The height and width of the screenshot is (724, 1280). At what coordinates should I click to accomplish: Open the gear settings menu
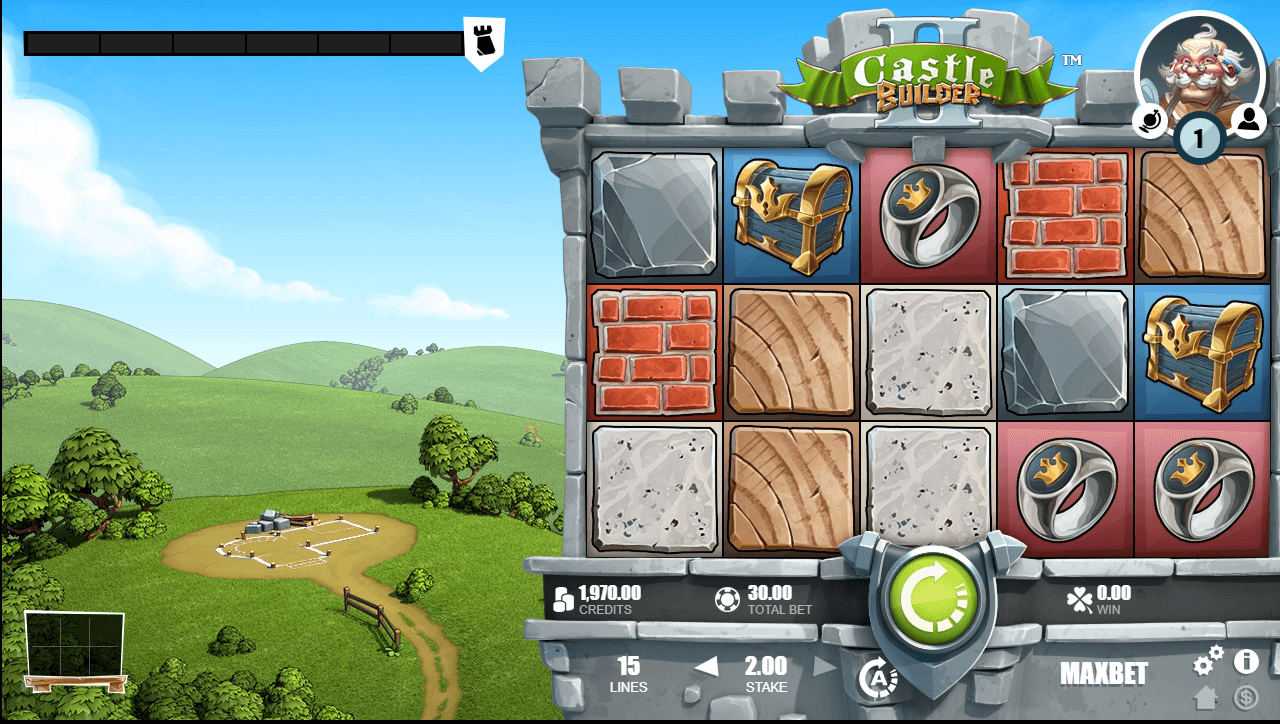coord(1208,661)
